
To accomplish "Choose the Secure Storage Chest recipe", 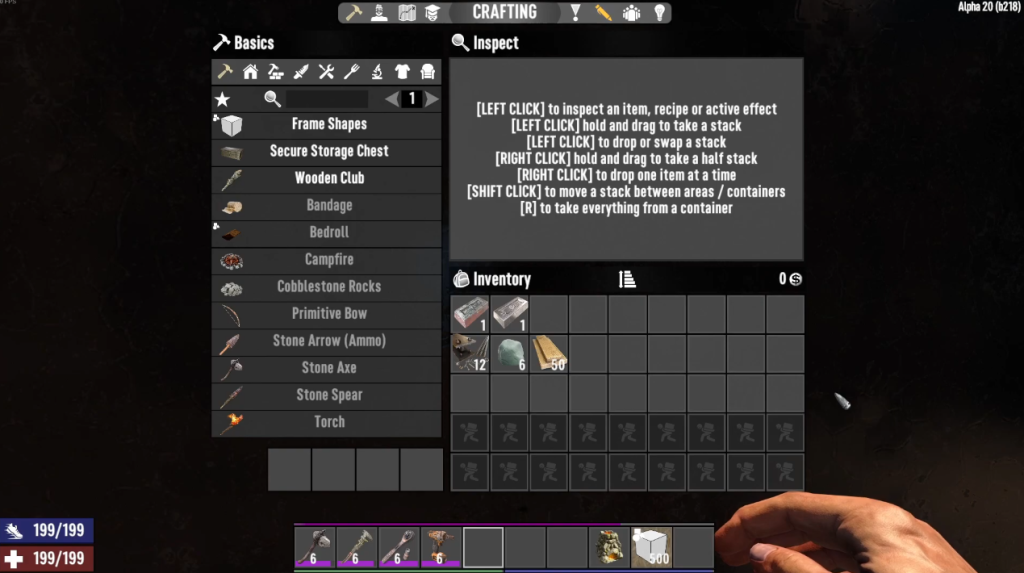I will tap(328, 152).
